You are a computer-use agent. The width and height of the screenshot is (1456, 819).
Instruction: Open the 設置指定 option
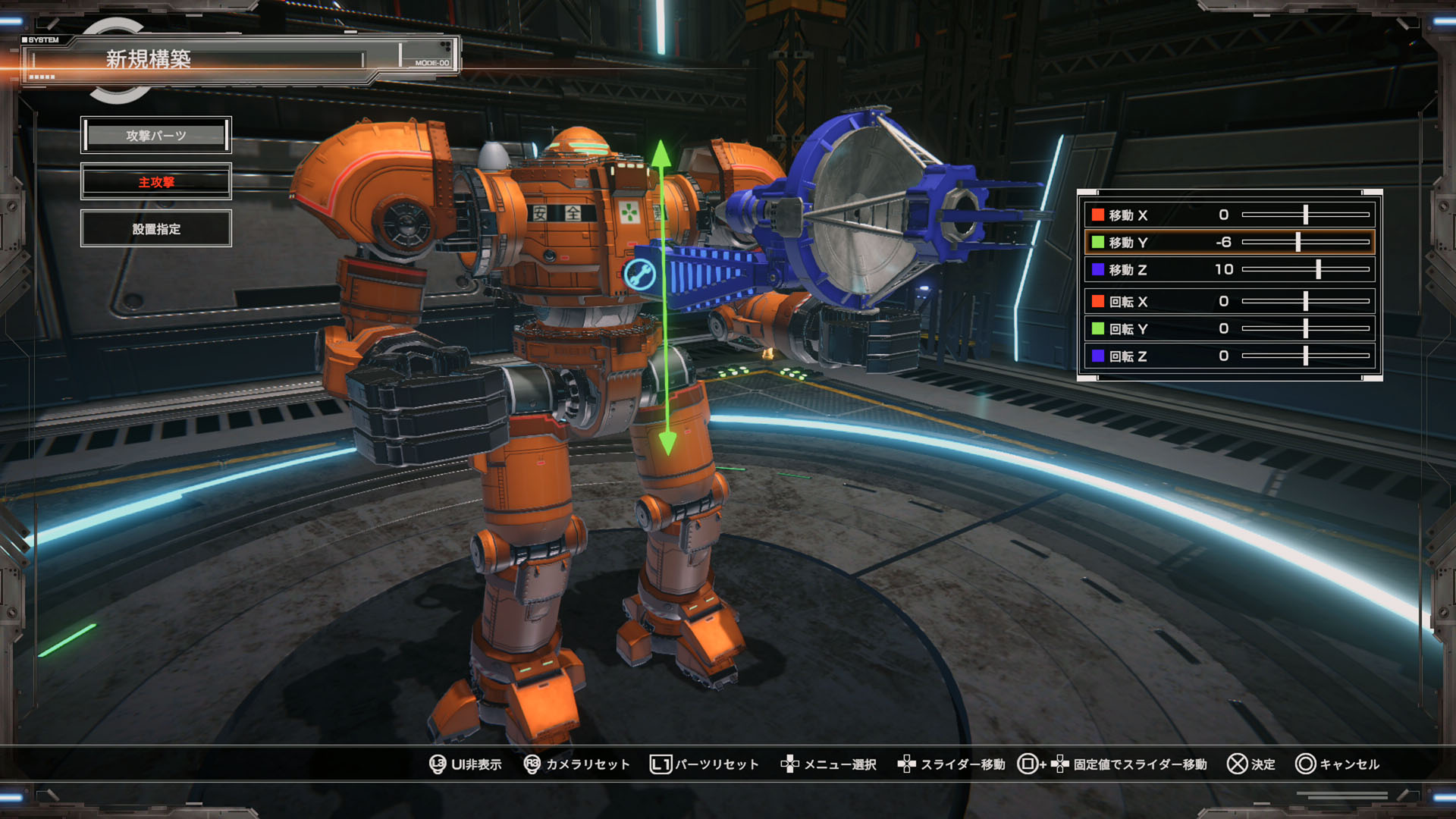[x=156, y=229]
